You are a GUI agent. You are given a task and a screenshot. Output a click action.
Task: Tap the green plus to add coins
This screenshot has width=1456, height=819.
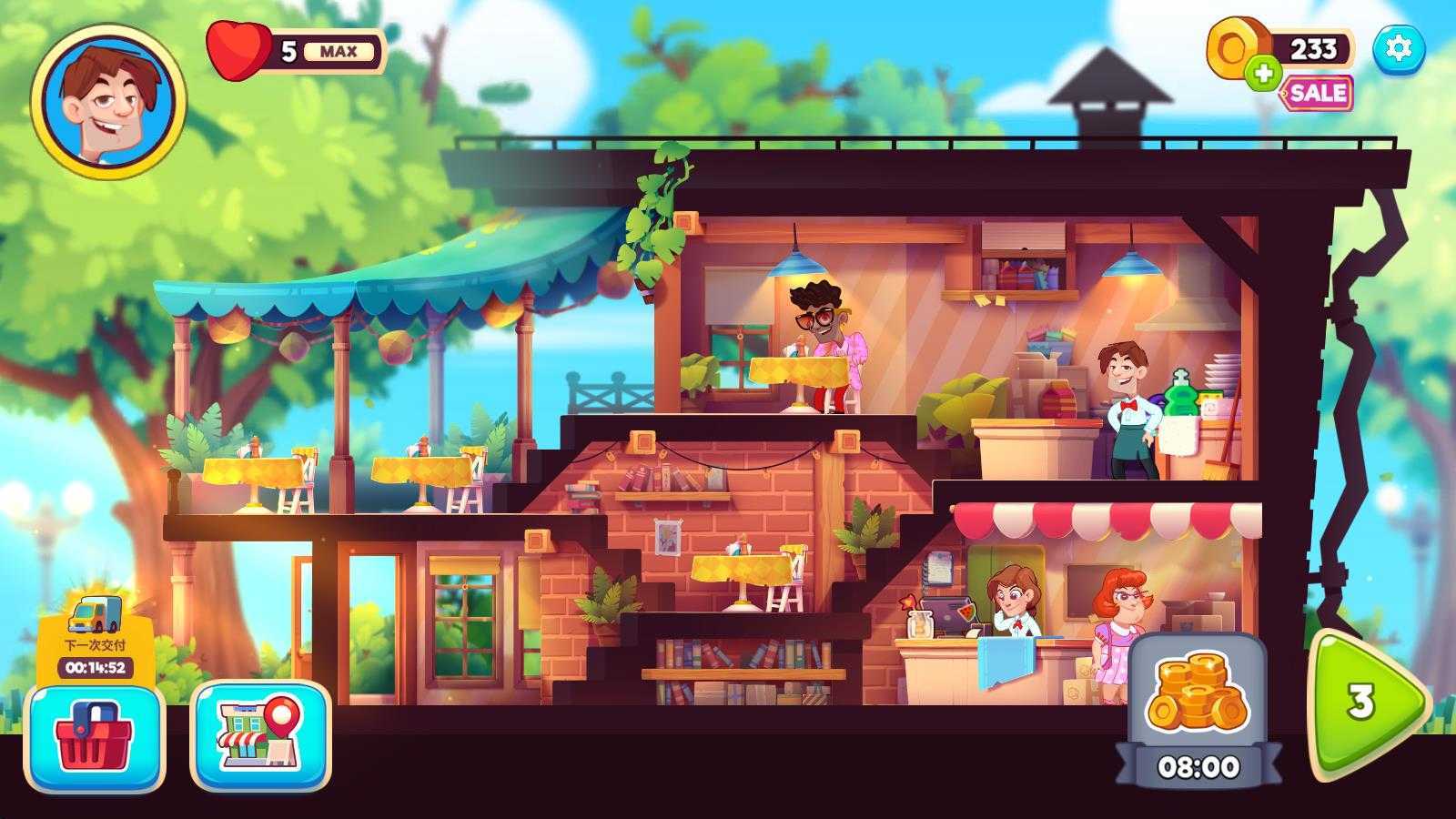tap(1262, 72)
